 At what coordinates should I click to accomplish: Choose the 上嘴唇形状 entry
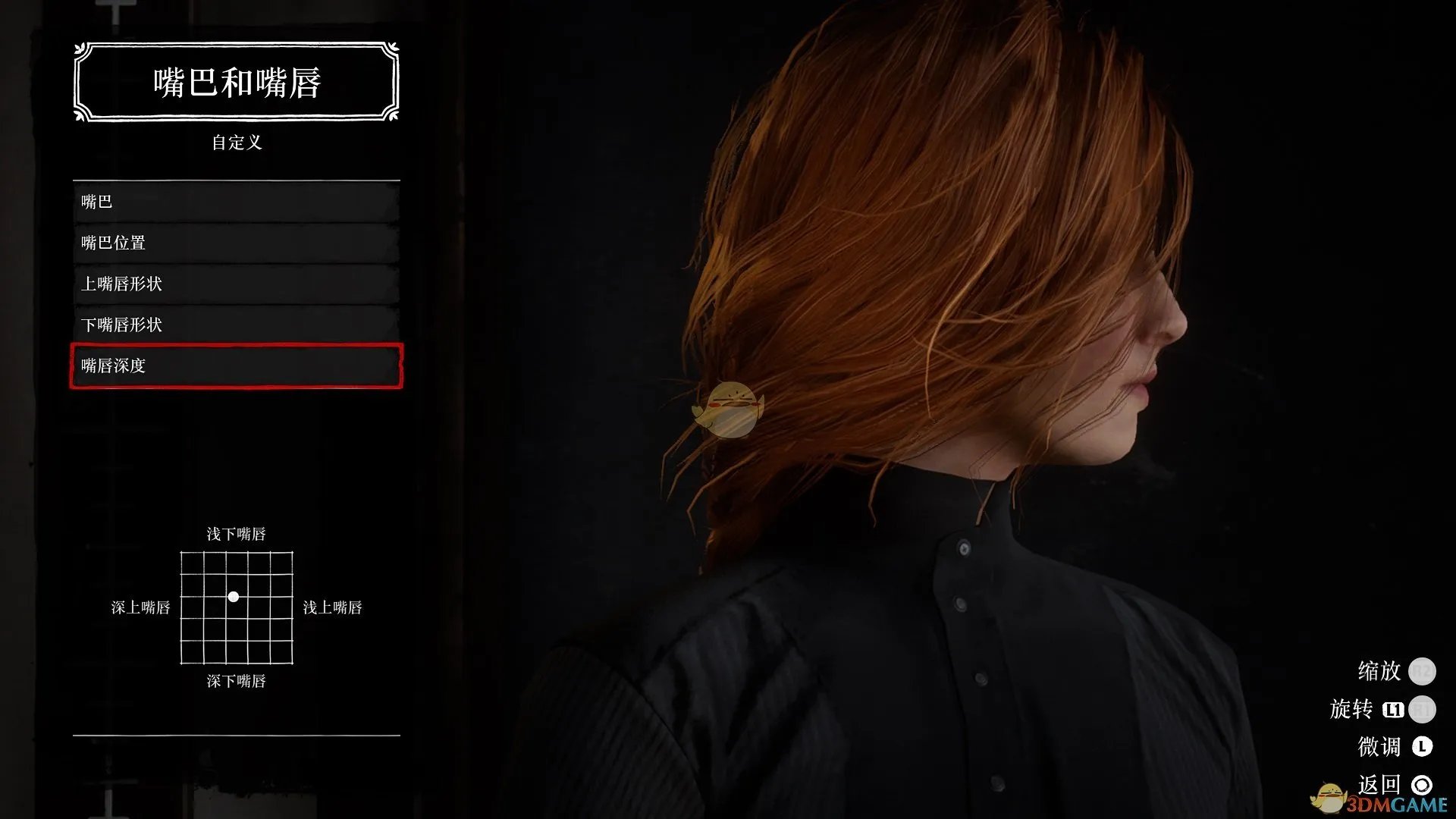(236, 284)
